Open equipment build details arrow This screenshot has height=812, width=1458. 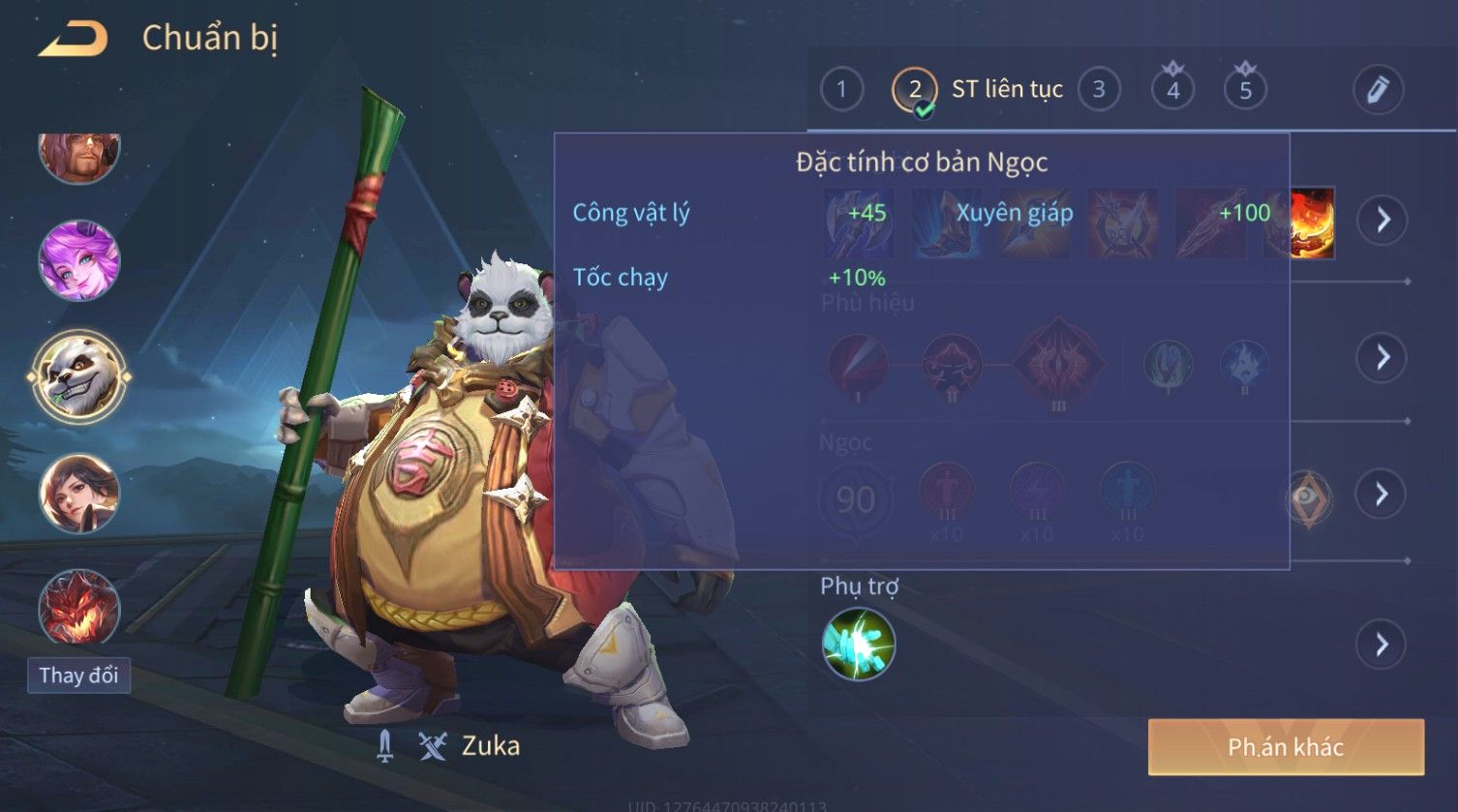pos(1382,220)
